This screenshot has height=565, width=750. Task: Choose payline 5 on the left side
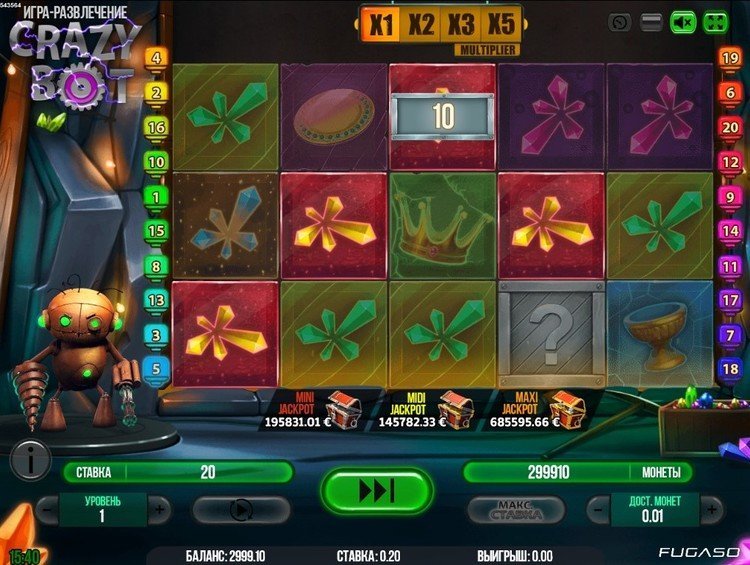coord(156,368)
